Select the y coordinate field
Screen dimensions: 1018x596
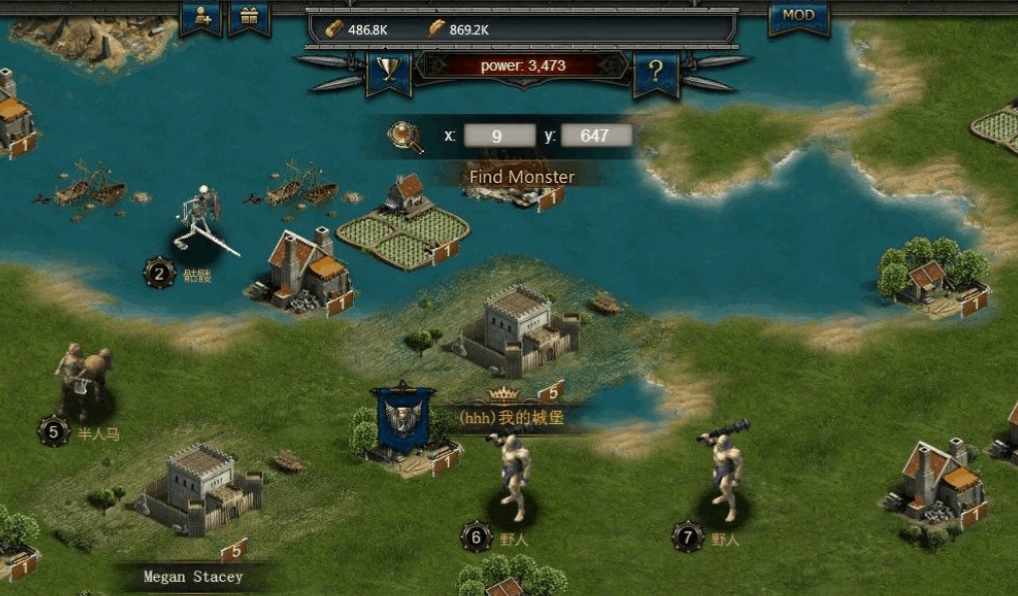click(x=595, y=135)
